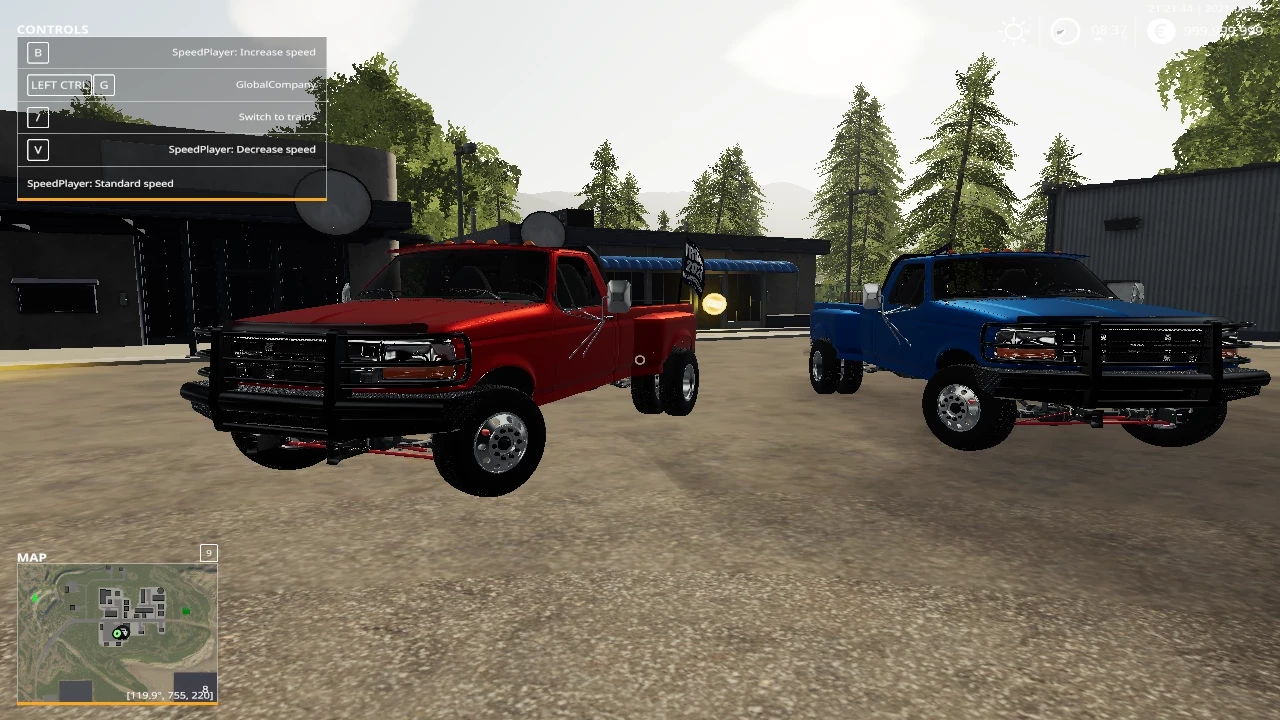Image resolution: width=1280 pixels, height=720 pixels.
Task: Click the V key hint icon
Action: [37, 149]
